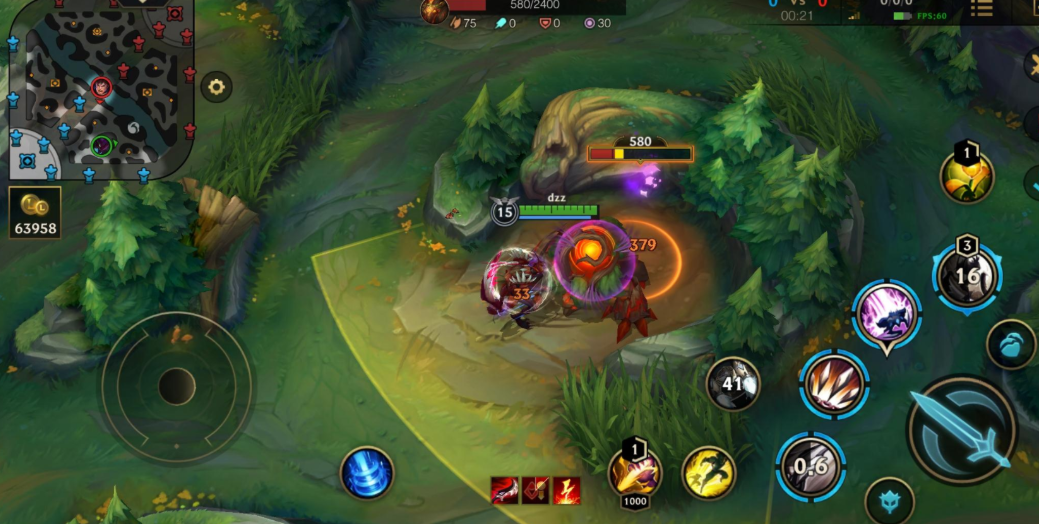
Task: Use the yellow running-figure summoner spell
Action: (x=709, y=473)
